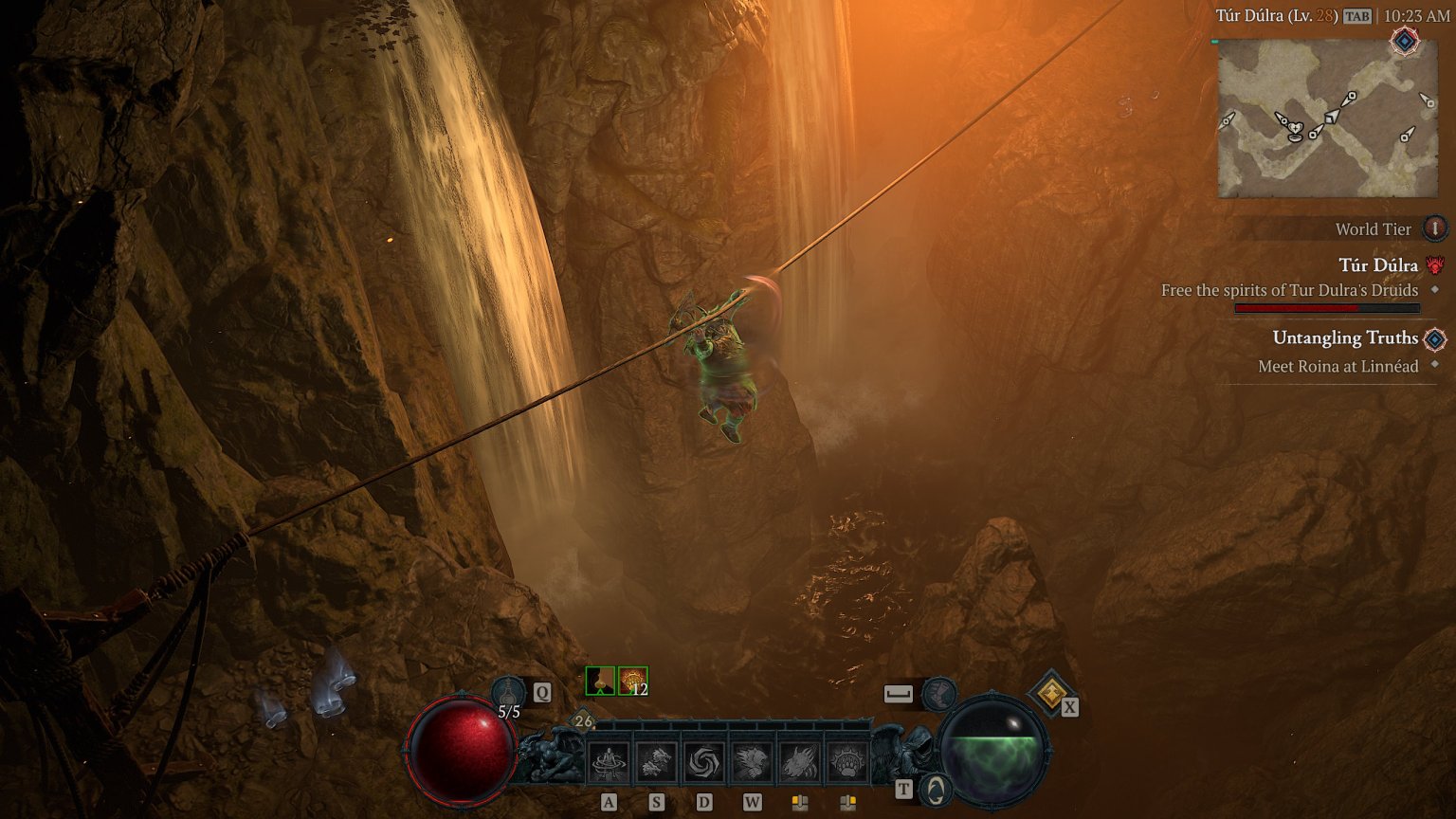Click the World Tier emblem
Viewport: 1456px width, 819px height.
click(x=1433, y=227)
